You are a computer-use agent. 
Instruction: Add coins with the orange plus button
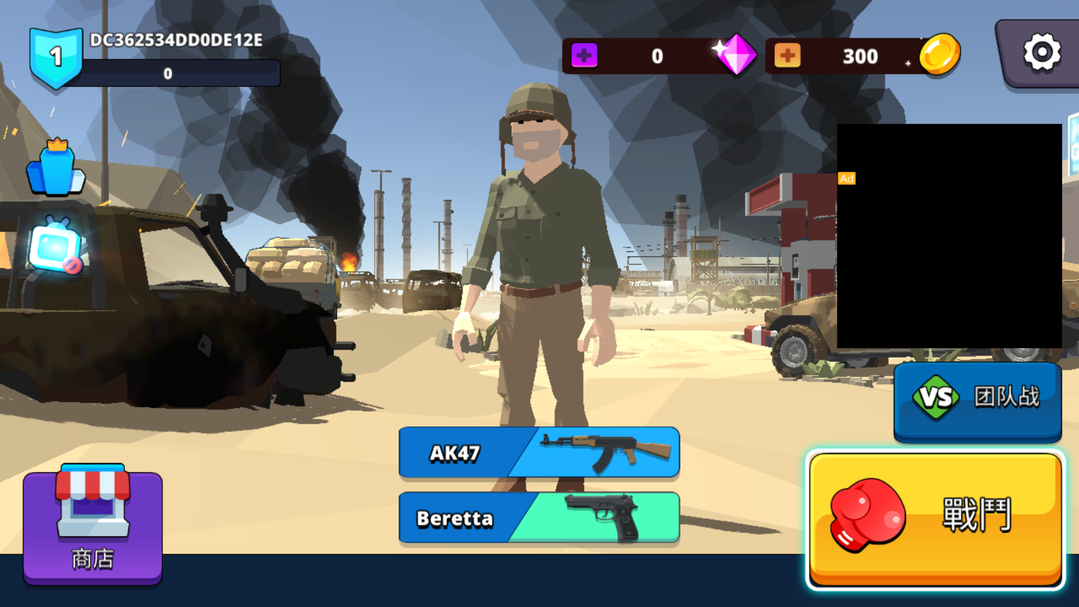787,56
